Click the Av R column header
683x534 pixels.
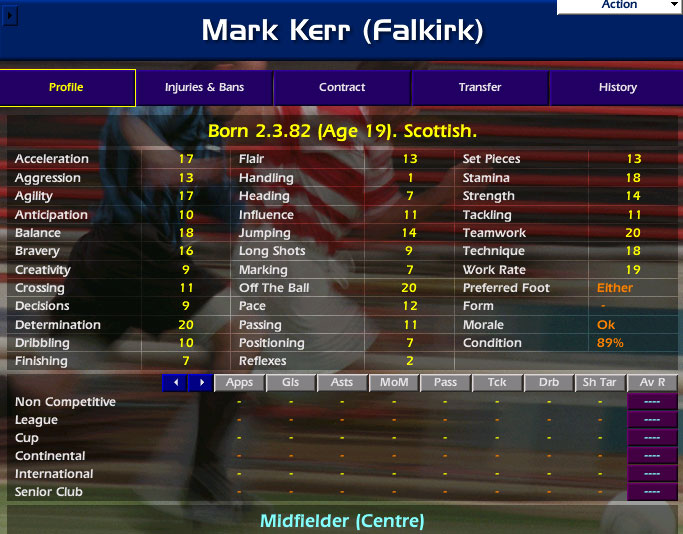[x=652, y=382]
